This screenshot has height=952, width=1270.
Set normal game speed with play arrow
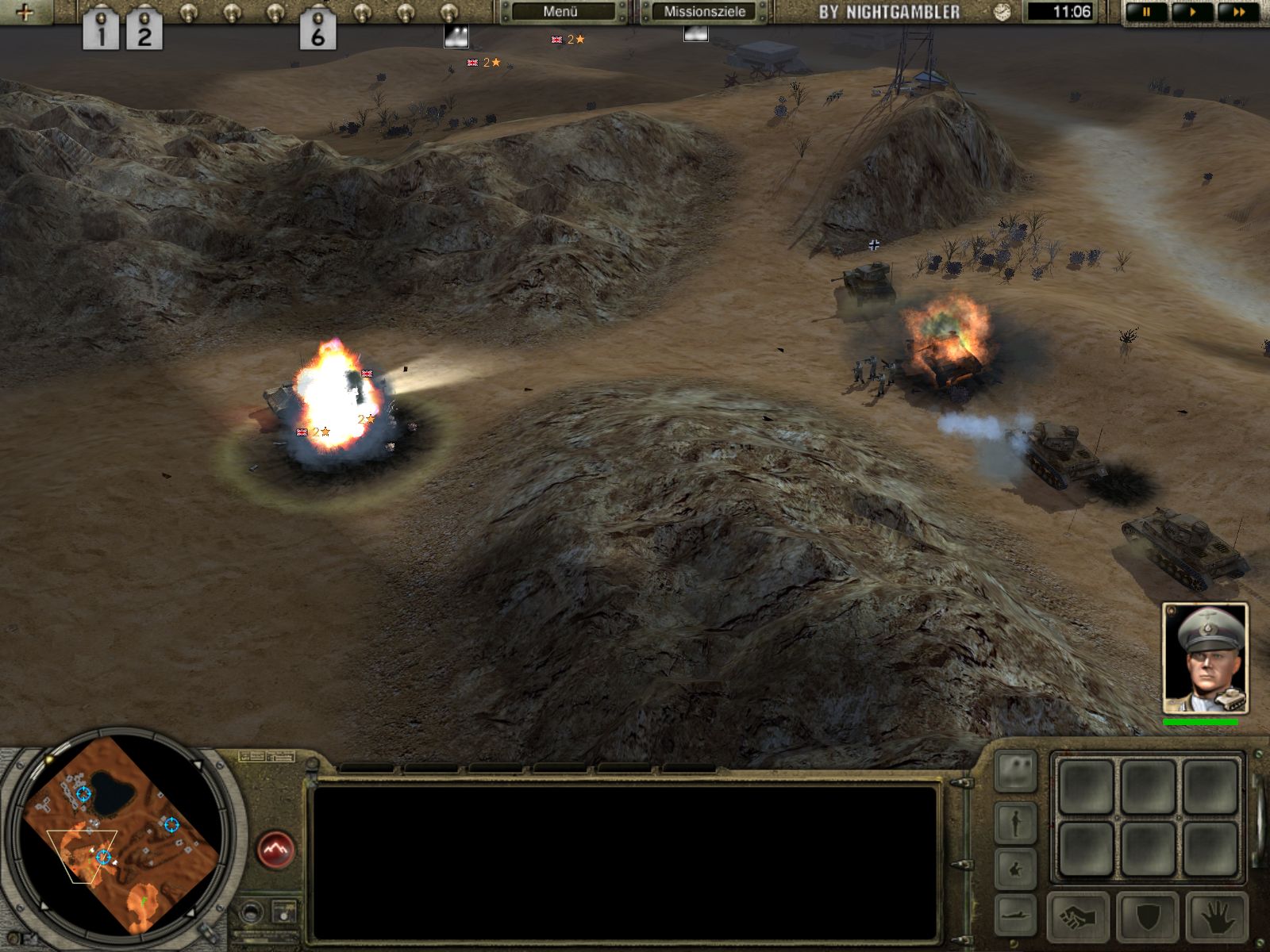(x=1192, y=12)
